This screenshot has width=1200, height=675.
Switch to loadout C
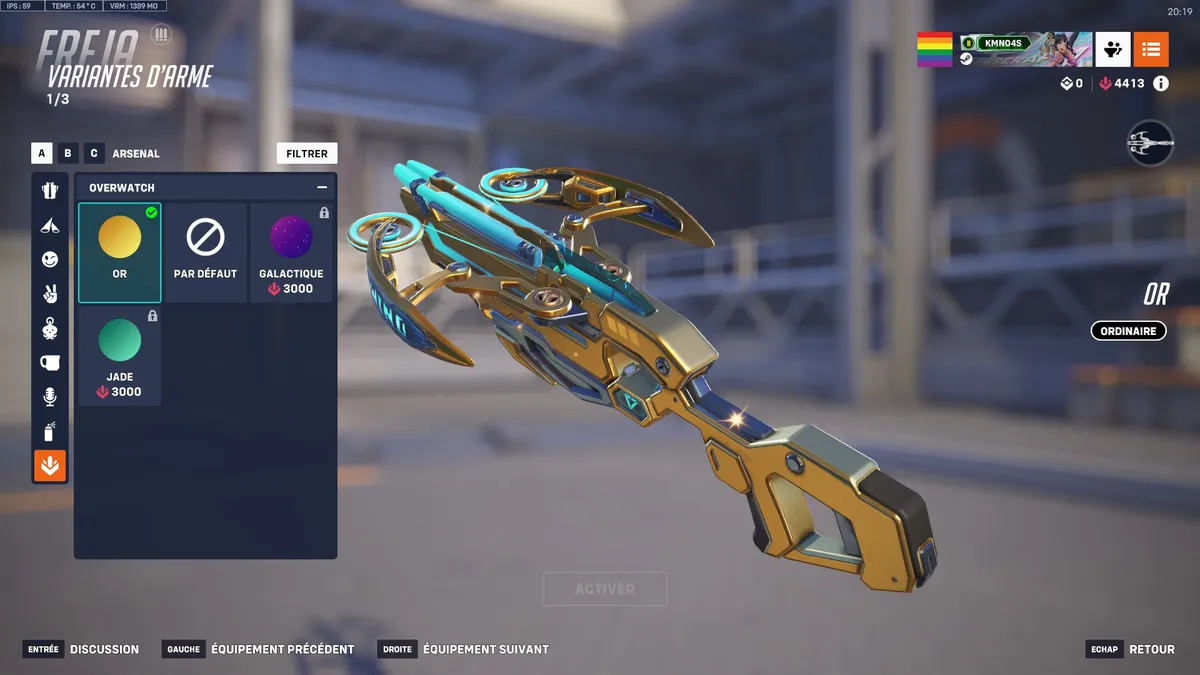(94, 154)
